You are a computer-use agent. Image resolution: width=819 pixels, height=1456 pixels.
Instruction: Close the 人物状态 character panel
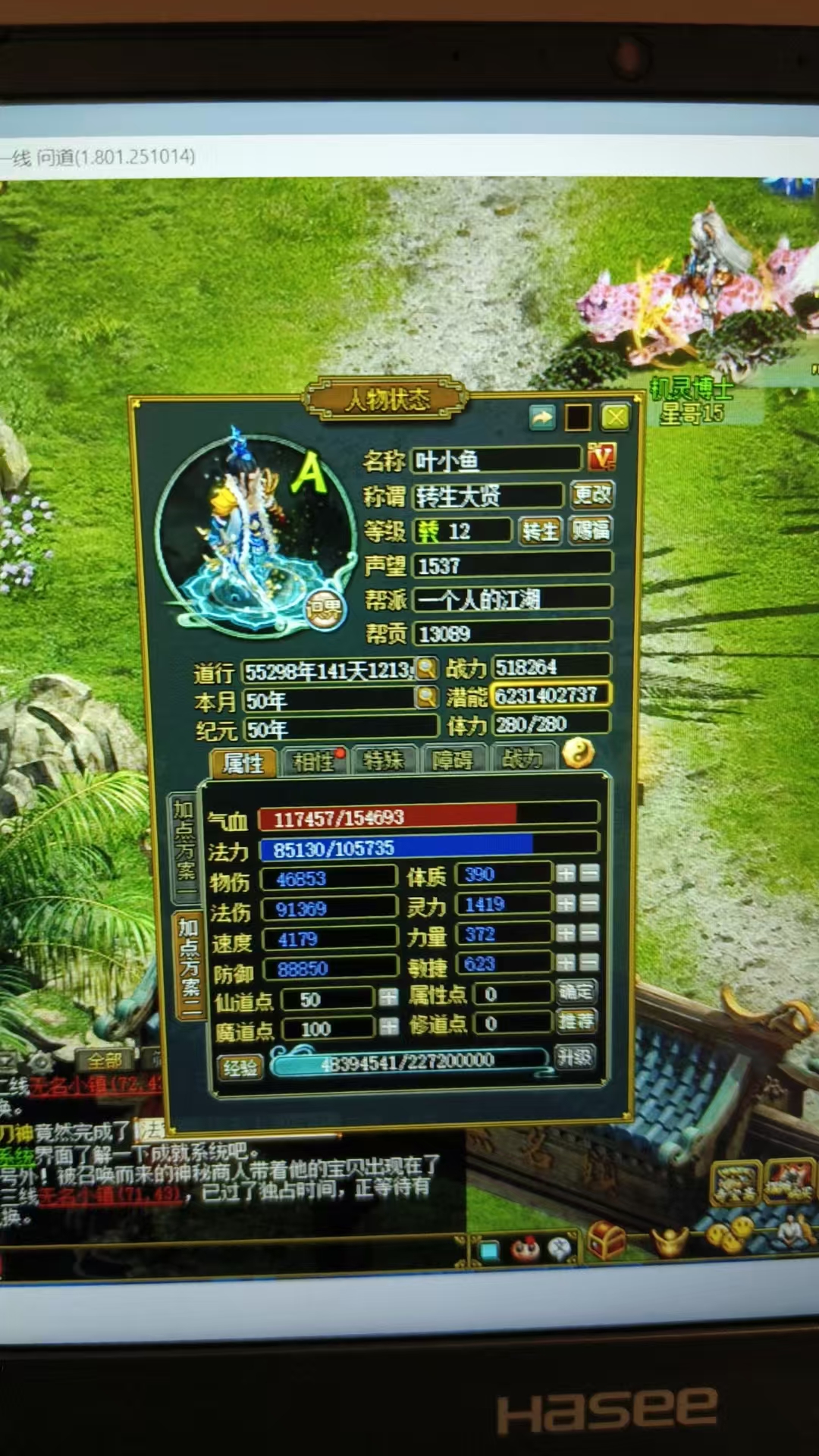615,416
